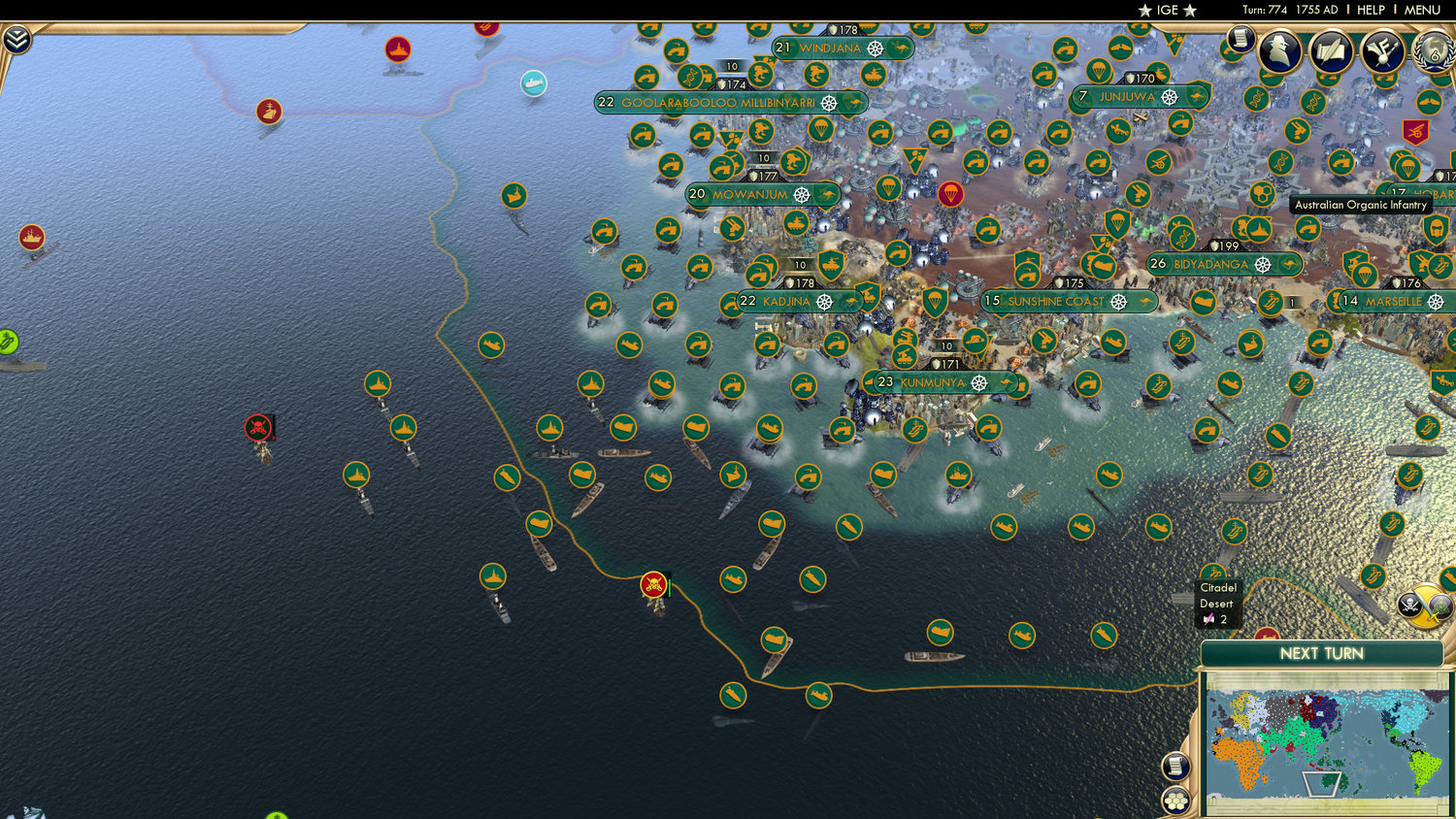
Task: Select the red enemy ship icon on the left ocean
Action: 30,236
